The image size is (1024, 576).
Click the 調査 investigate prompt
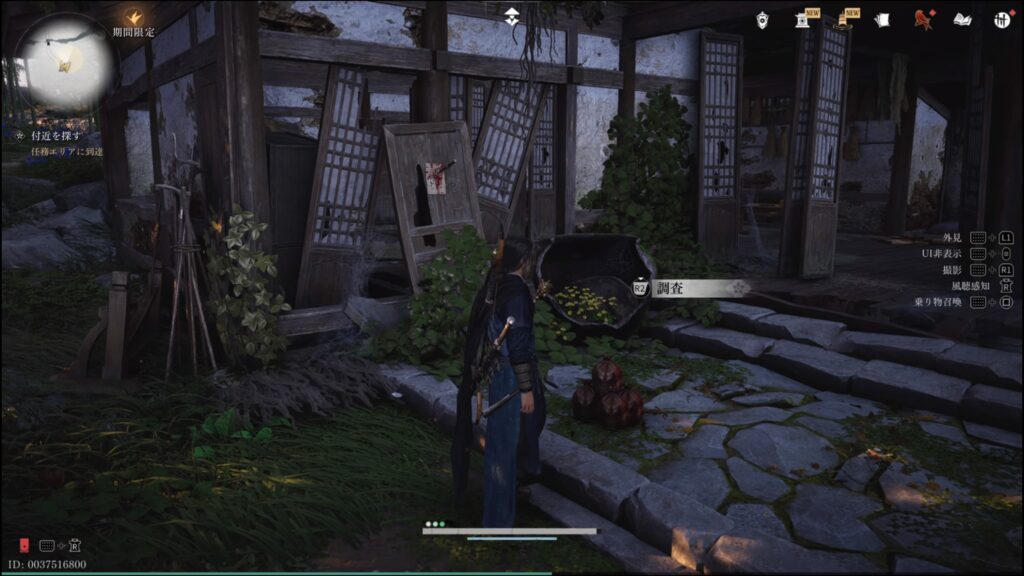click(688, 288)
